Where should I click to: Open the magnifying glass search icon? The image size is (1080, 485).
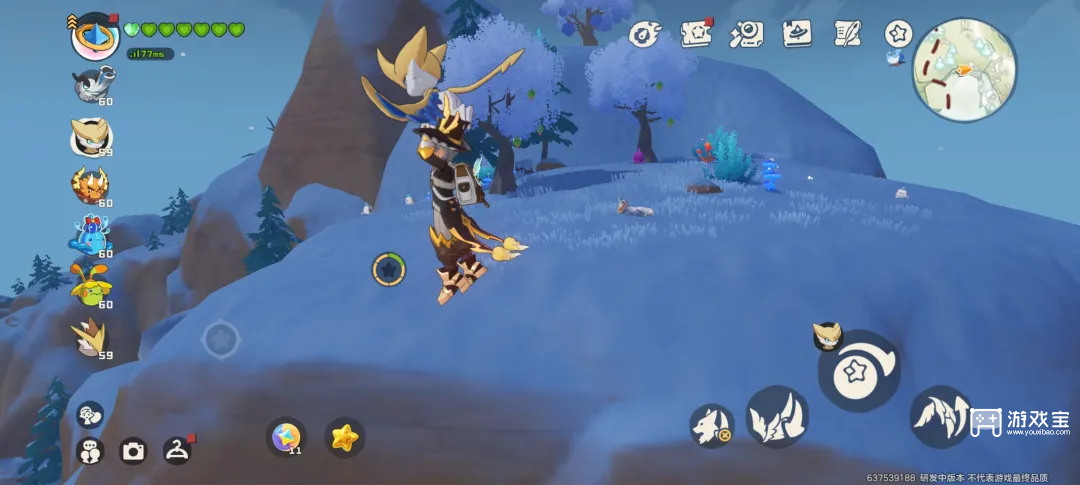(747, 34)
